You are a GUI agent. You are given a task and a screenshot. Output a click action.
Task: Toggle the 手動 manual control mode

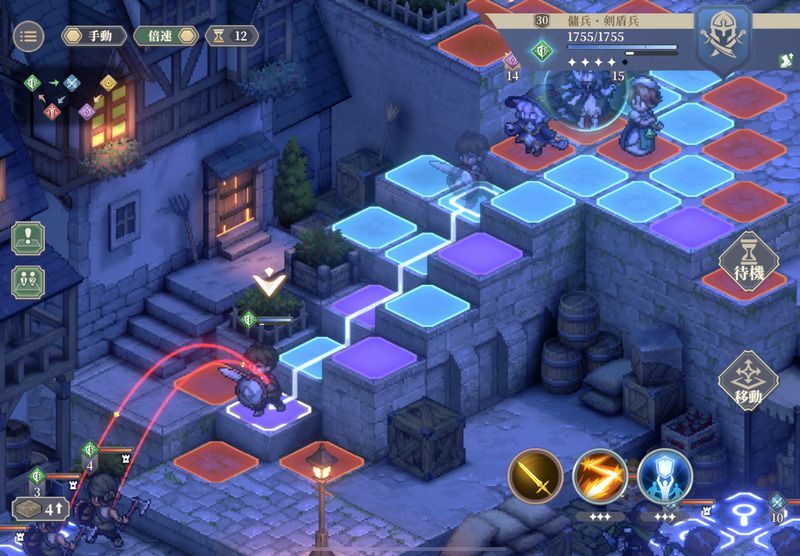[x=94, y=36]
